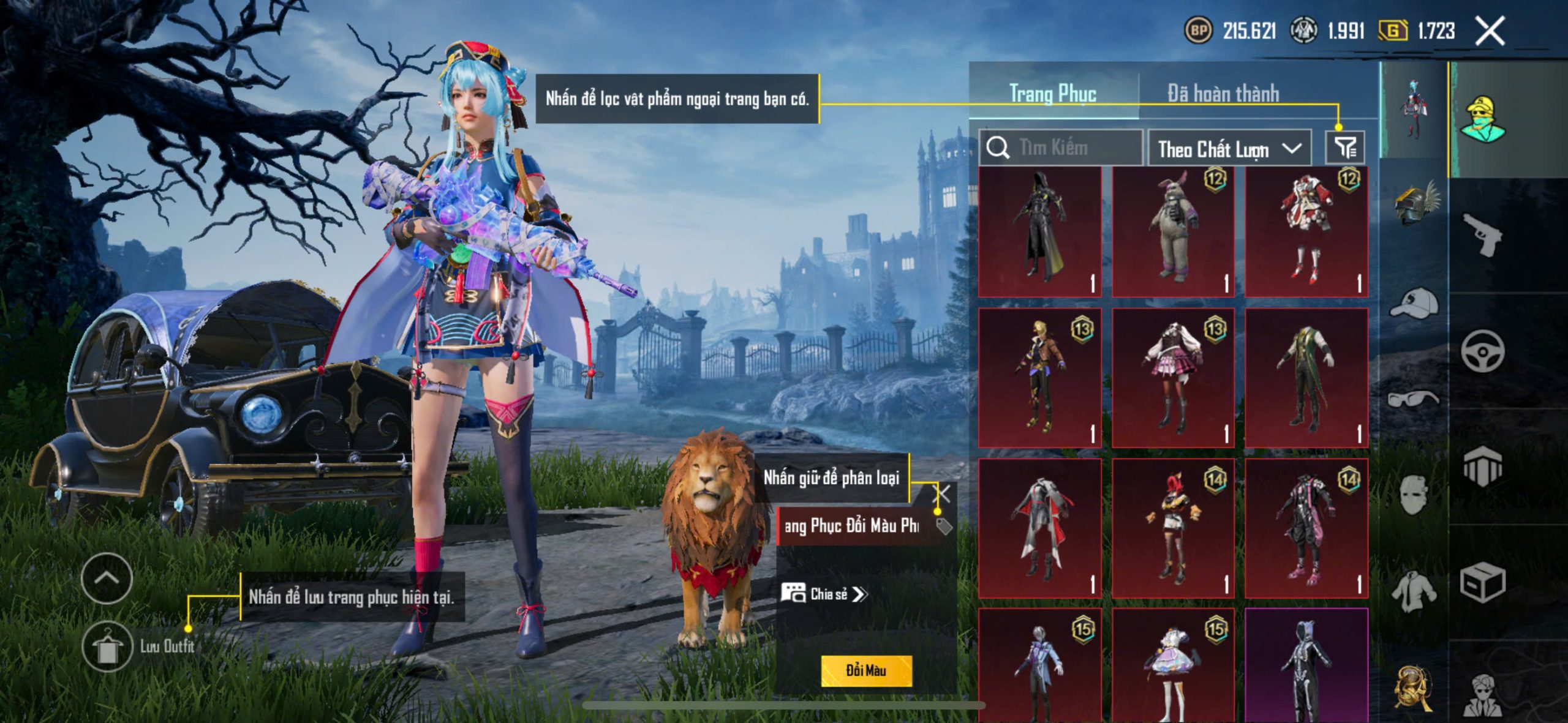Select the gray bunny costume outfit
Image resolution: width=1568 pixels, height=723 pixels.
coord(1172,231)
